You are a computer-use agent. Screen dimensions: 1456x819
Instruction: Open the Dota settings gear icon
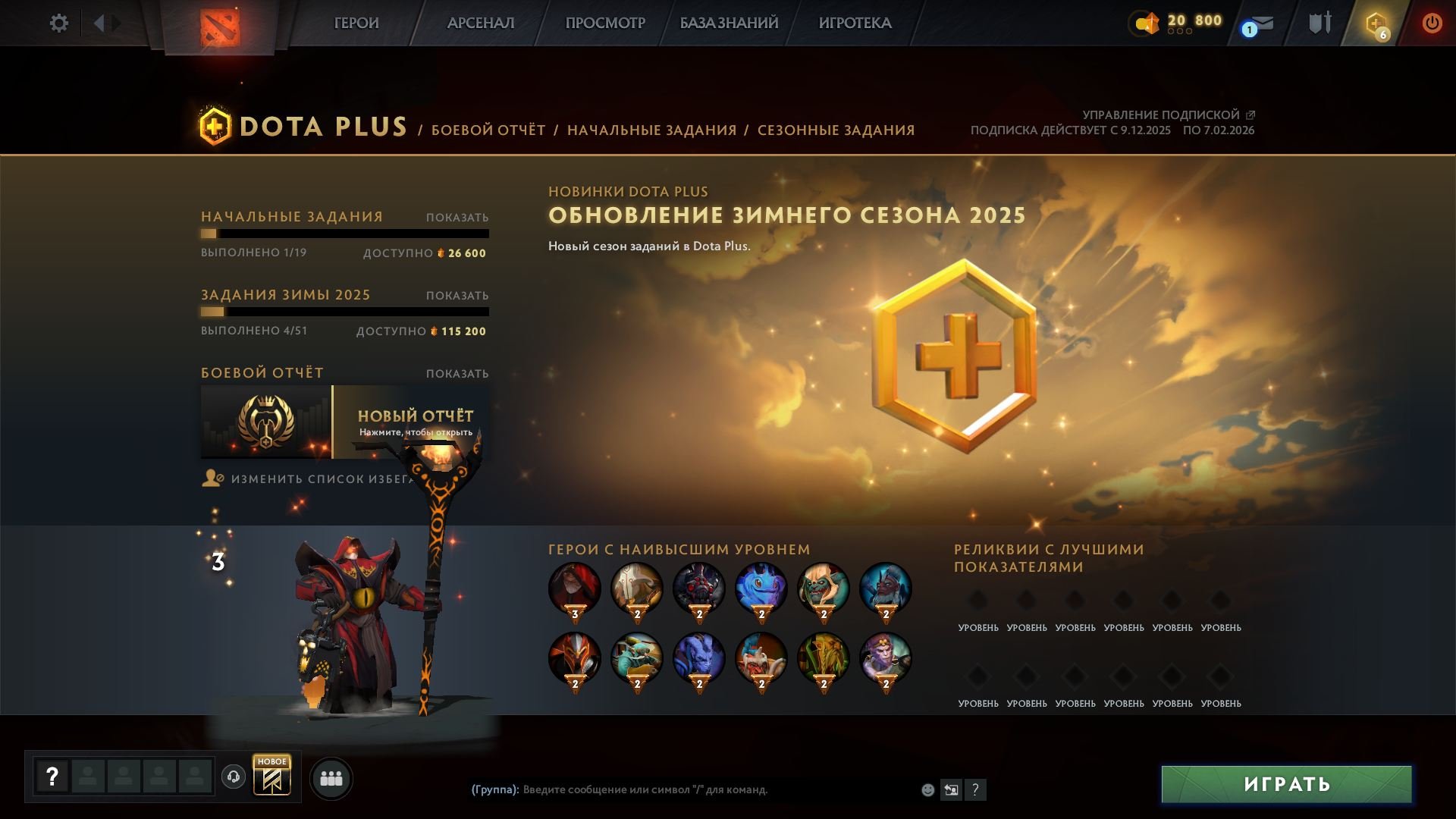(58, 23)
